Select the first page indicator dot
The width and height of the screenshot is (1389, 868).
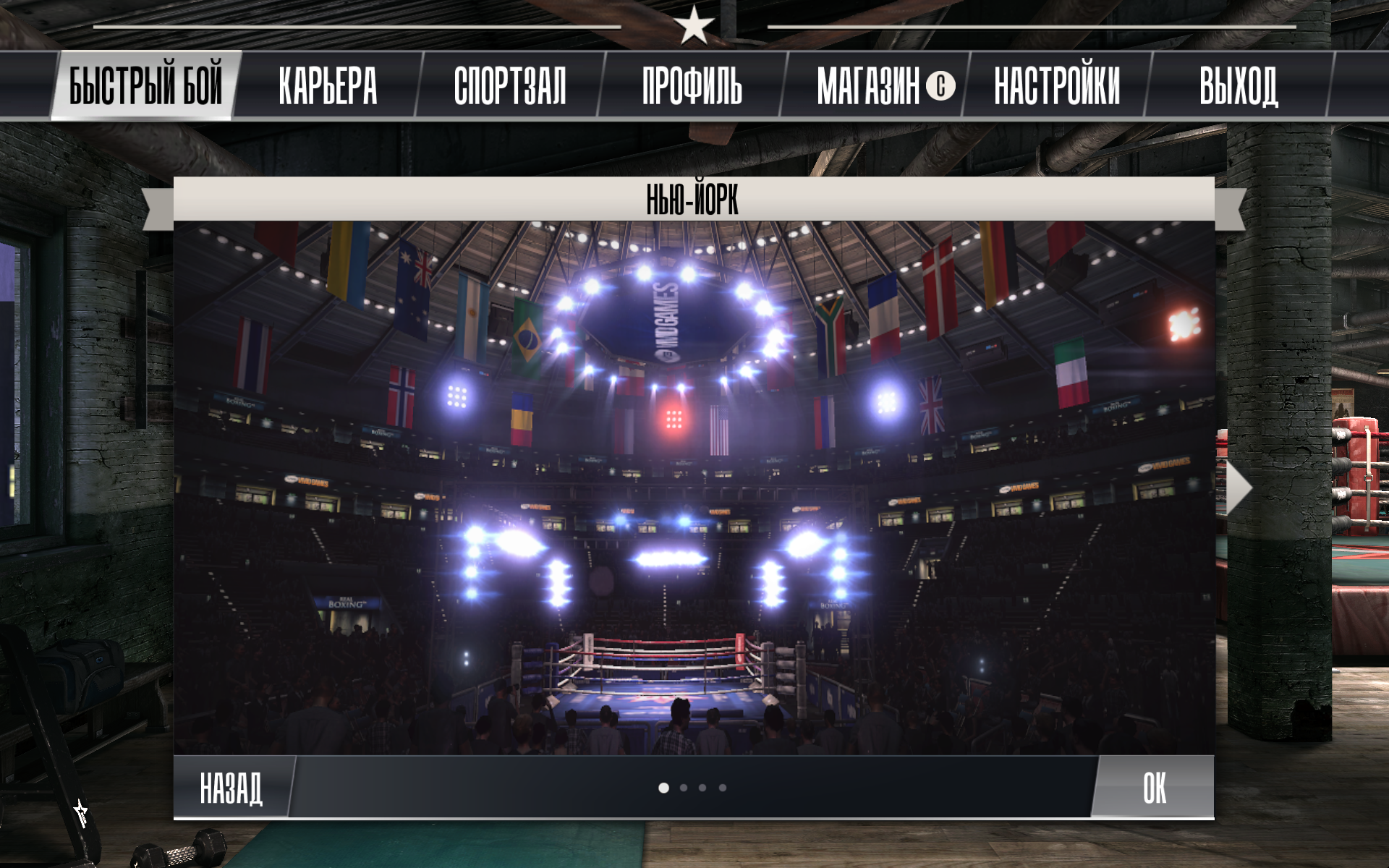tap(663, 788)
